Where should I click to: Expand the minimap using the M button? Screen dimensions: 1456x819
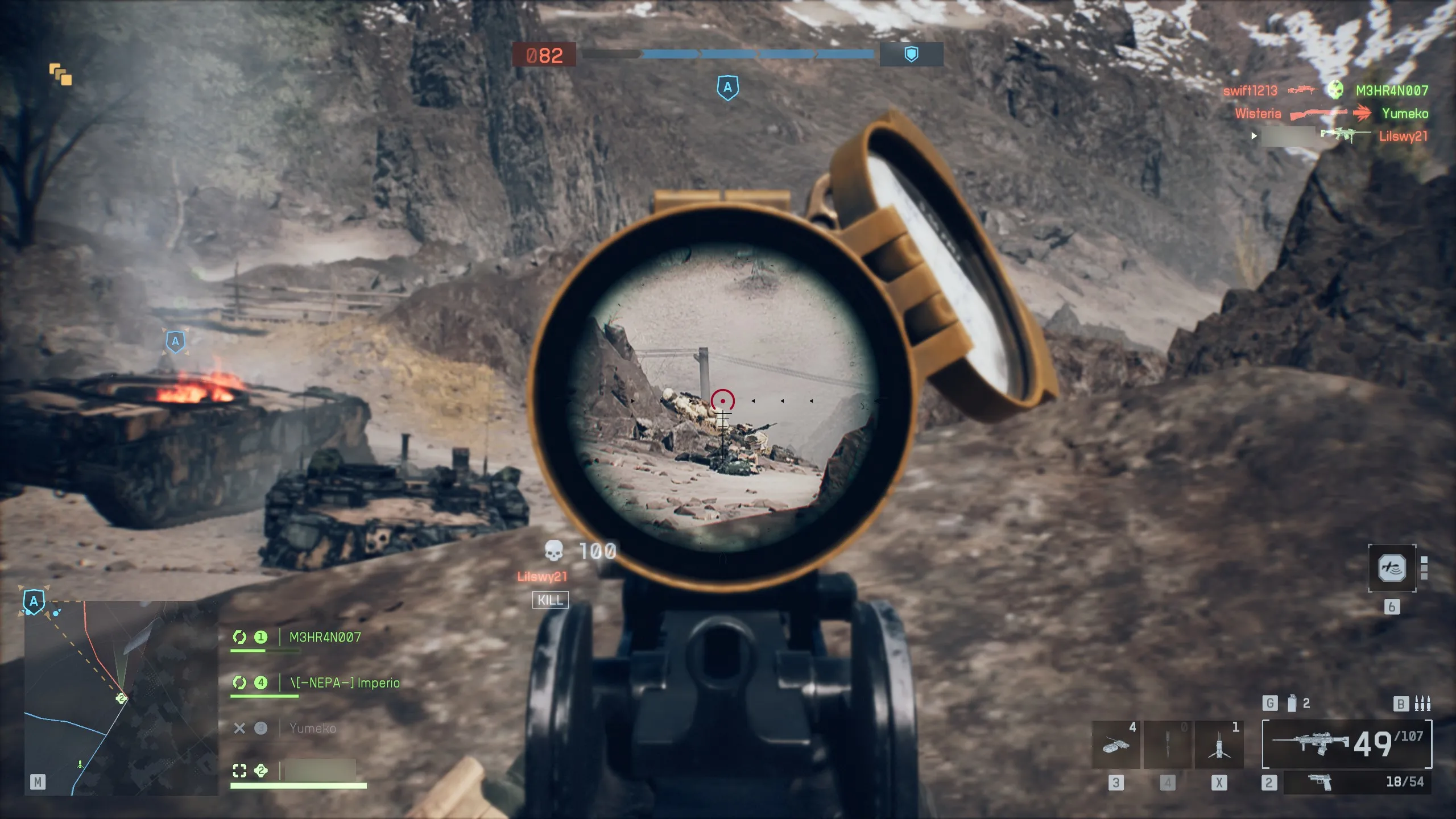pyautogui.click(x=39, y=783)
